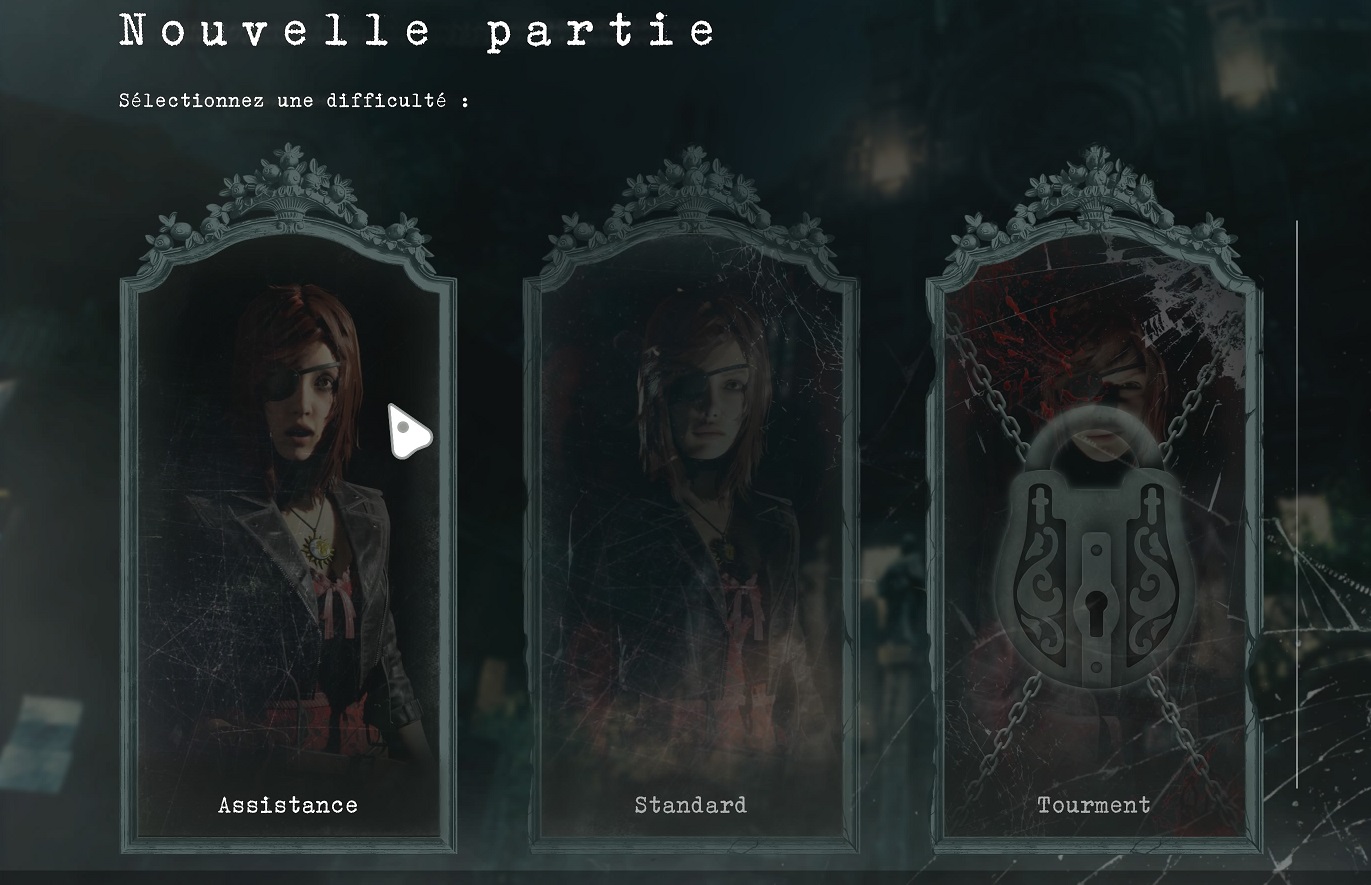Select the Standard label text
1371x885 pixels.
click(x=690, y=804)
